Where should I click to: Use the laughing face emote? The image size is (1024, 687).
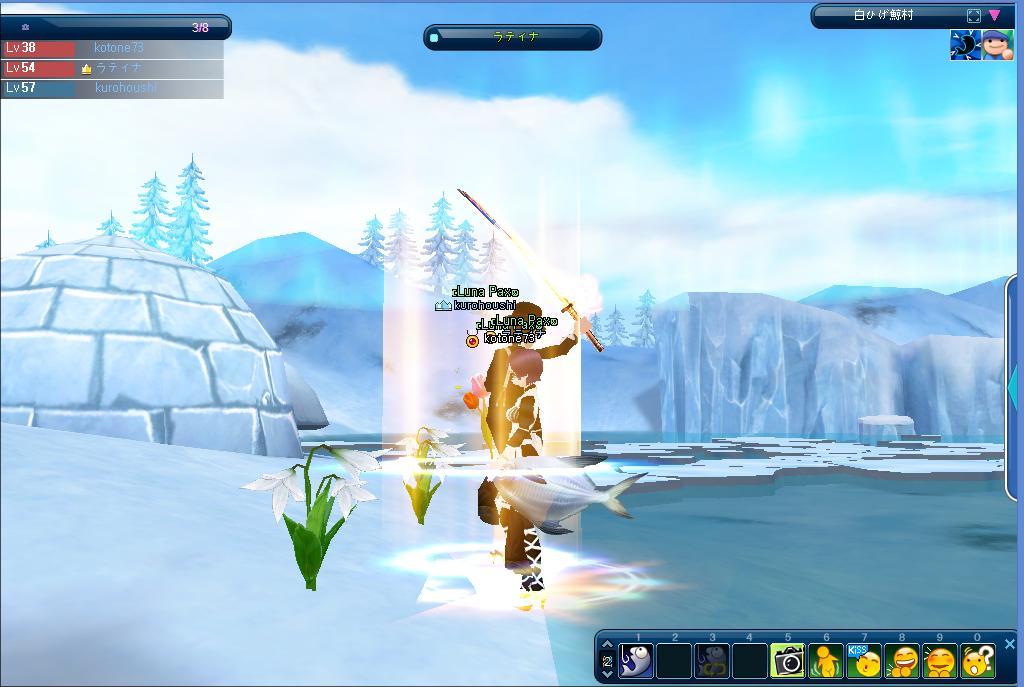[x=902, y=661]
